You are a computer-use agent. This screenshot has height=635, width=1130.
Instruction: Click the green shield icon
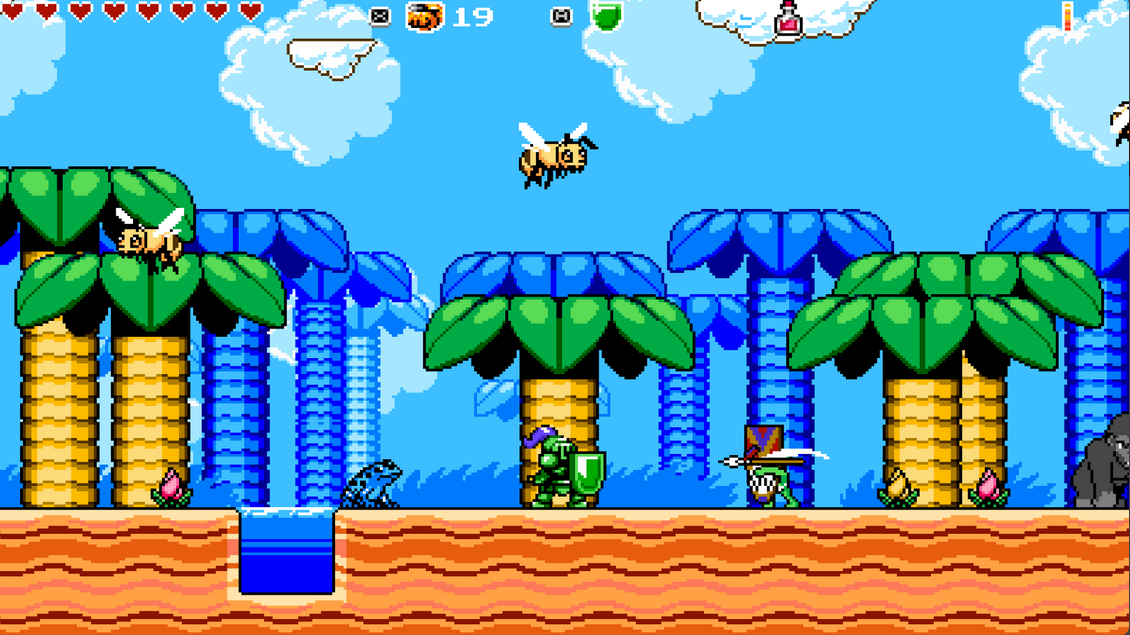pyautogui.click(x=605, y=16)
